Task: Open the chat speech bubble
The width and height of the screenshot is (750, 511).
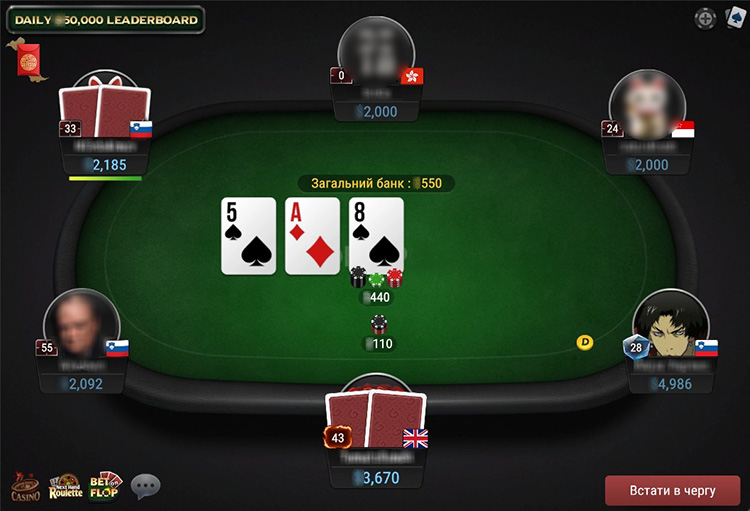Action: pos(146,486)
